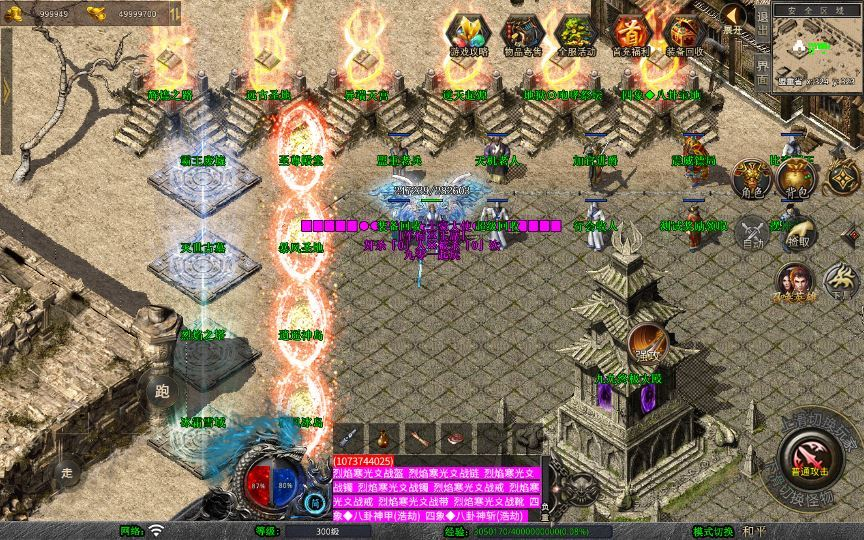Toggle the 跑 run movement button
The width and height of the screenshot is (864, 540).
[x=161, y=393]
